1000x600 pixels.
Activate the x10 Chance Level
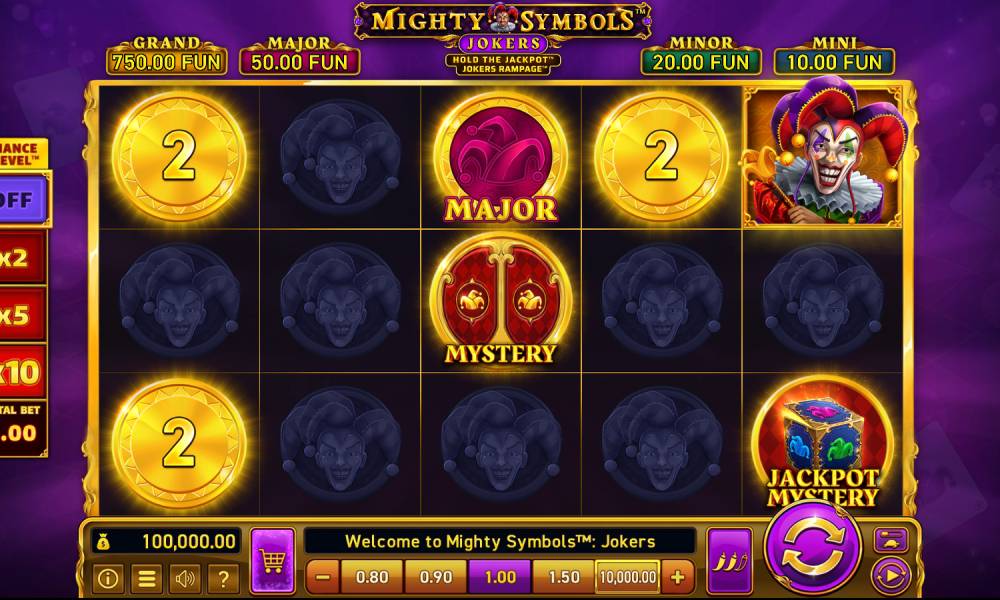[20, 372]
